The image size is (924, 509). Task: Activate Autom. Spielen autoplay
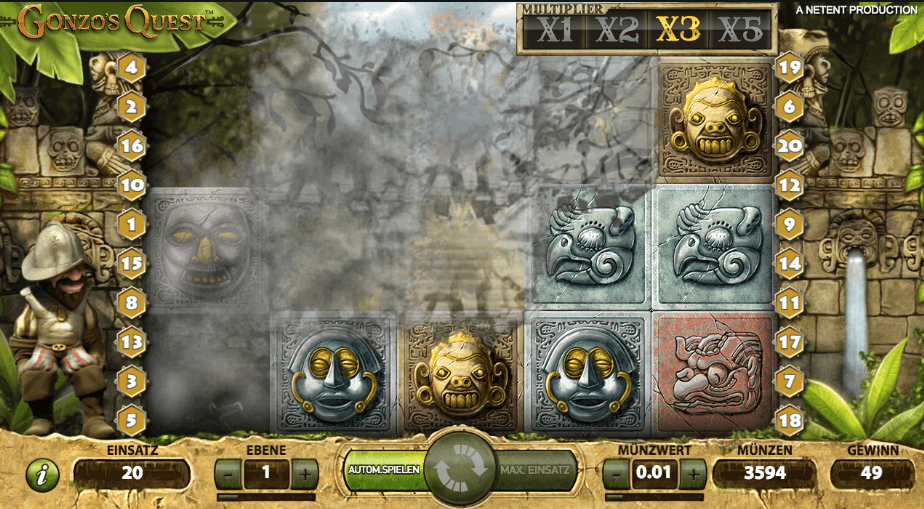point(384,469)
